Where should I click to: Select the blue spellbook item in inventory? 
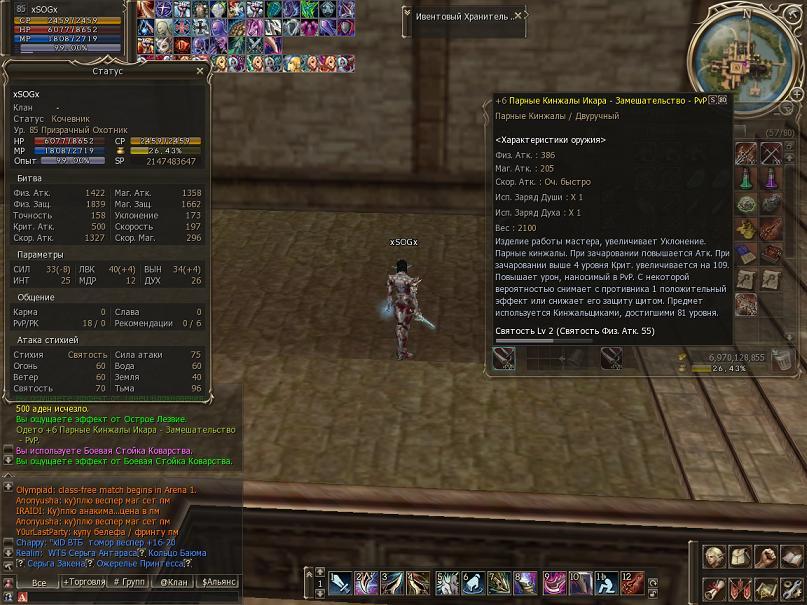(x=747, y=253)
